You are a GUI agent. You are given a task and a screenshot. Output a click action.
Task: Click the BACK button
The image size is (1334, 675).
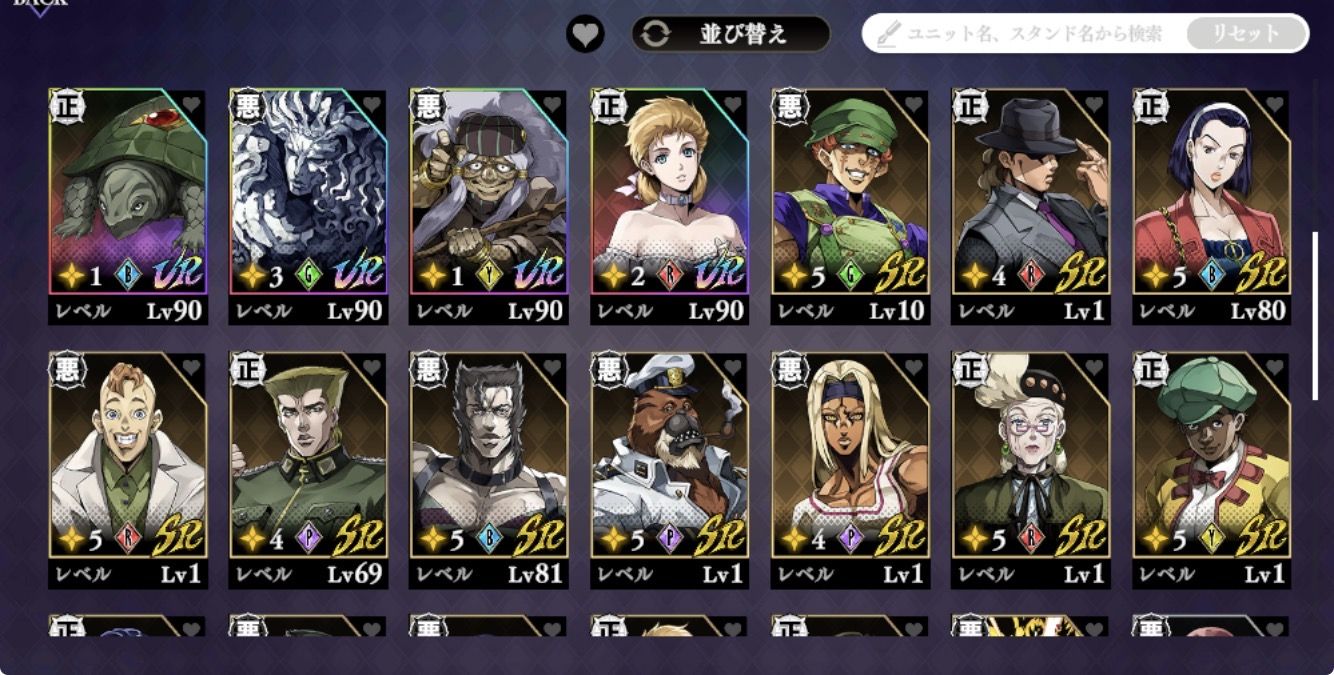(40, 6)
